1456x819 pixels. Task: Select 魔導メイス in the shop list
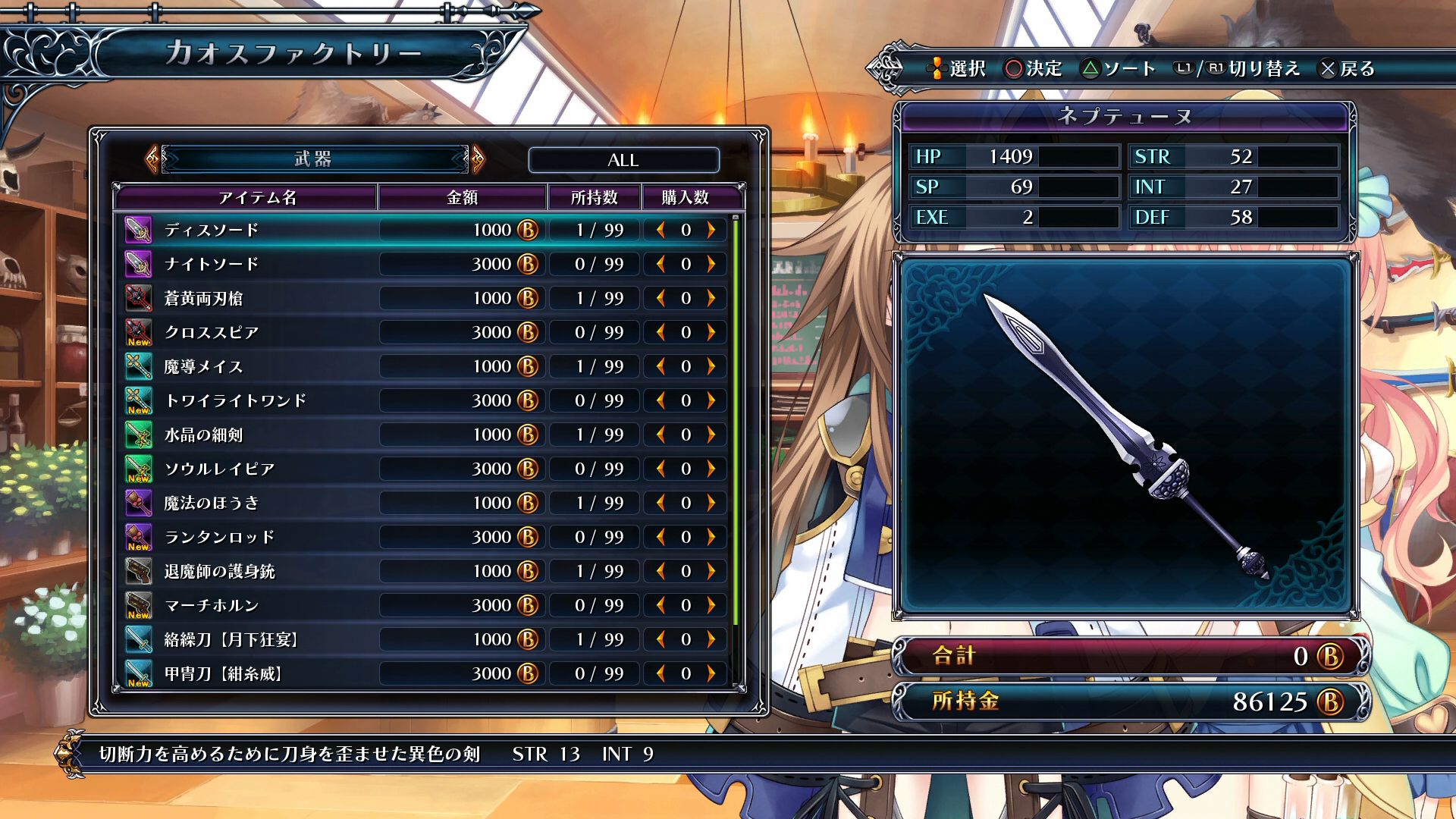pos(203,366)
